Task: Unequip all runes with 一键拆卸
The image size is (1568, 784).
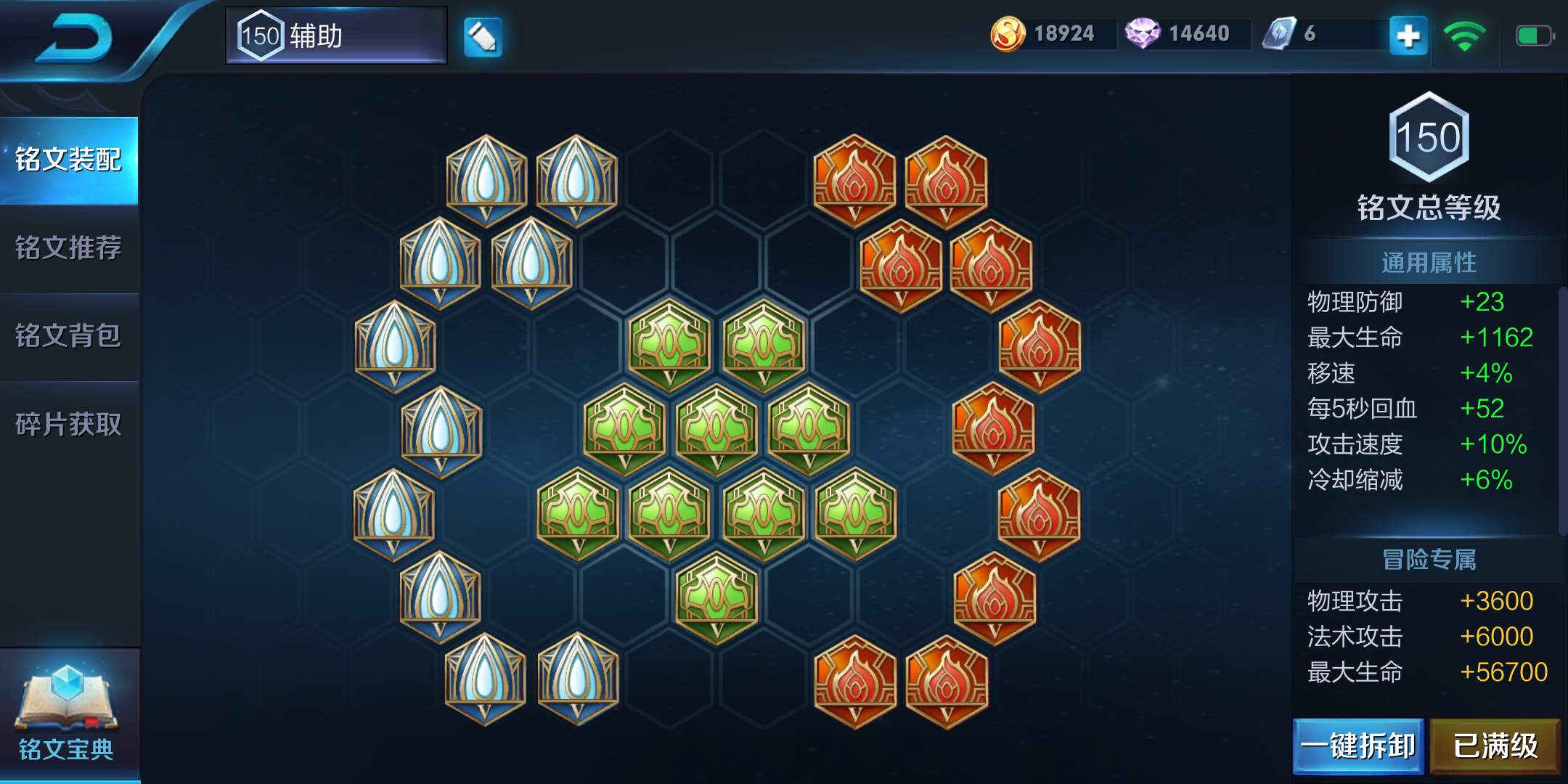Action: [1357, 746]
